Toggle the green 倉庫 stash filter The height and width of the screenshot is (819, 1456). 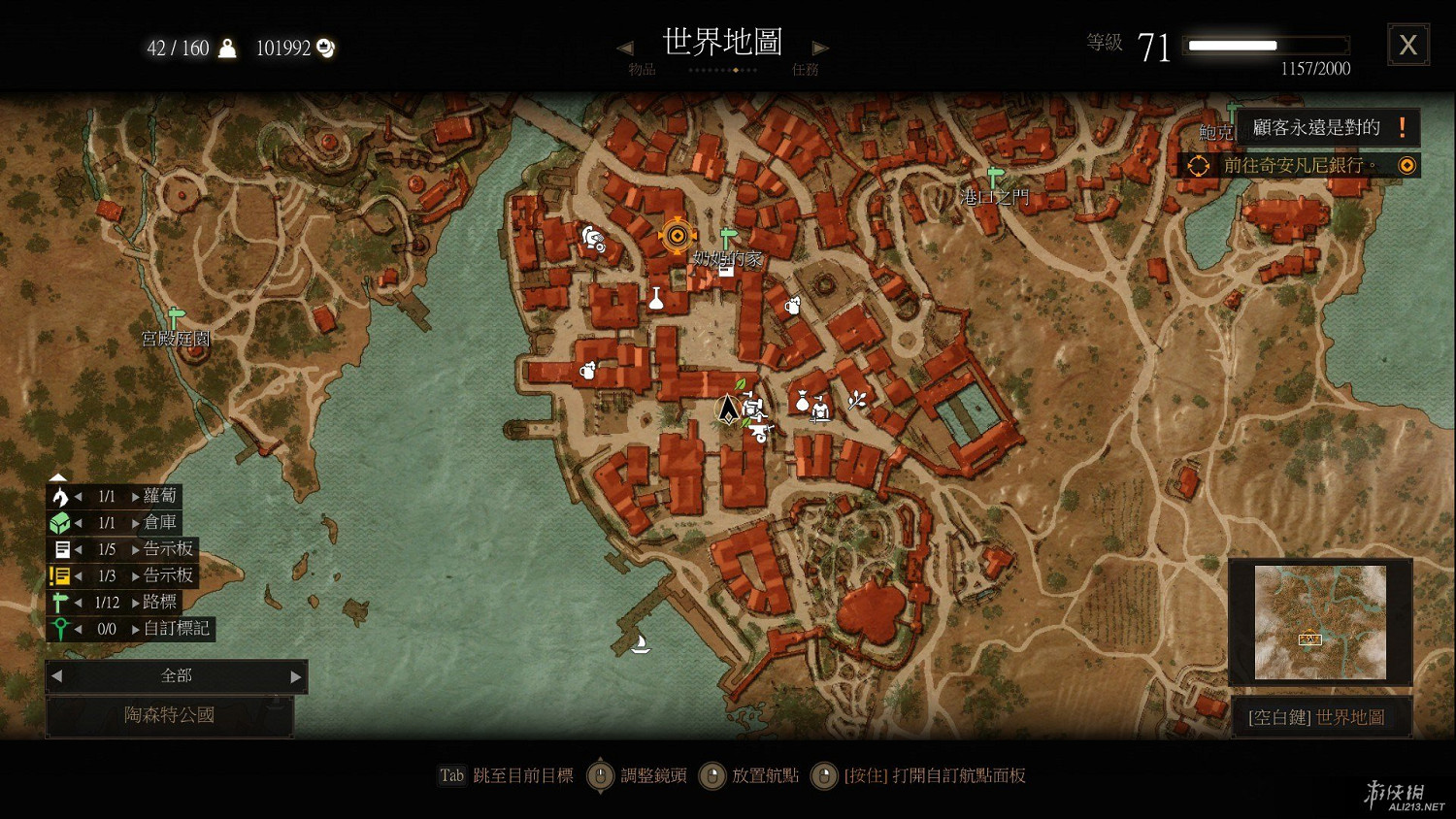click(x=58, y=522)
